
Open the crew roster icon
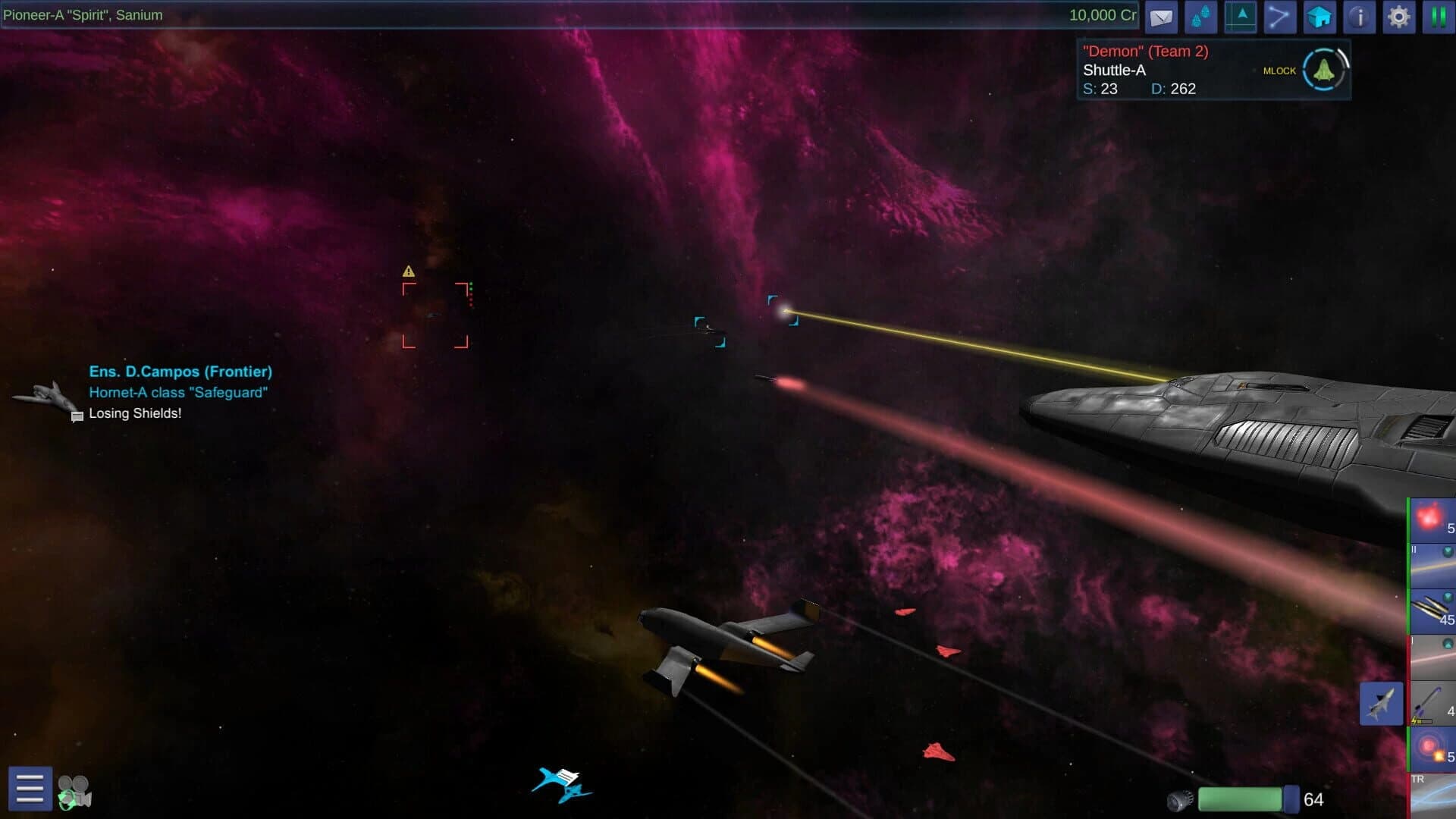pyautogui.click(x=1201, y=17)
